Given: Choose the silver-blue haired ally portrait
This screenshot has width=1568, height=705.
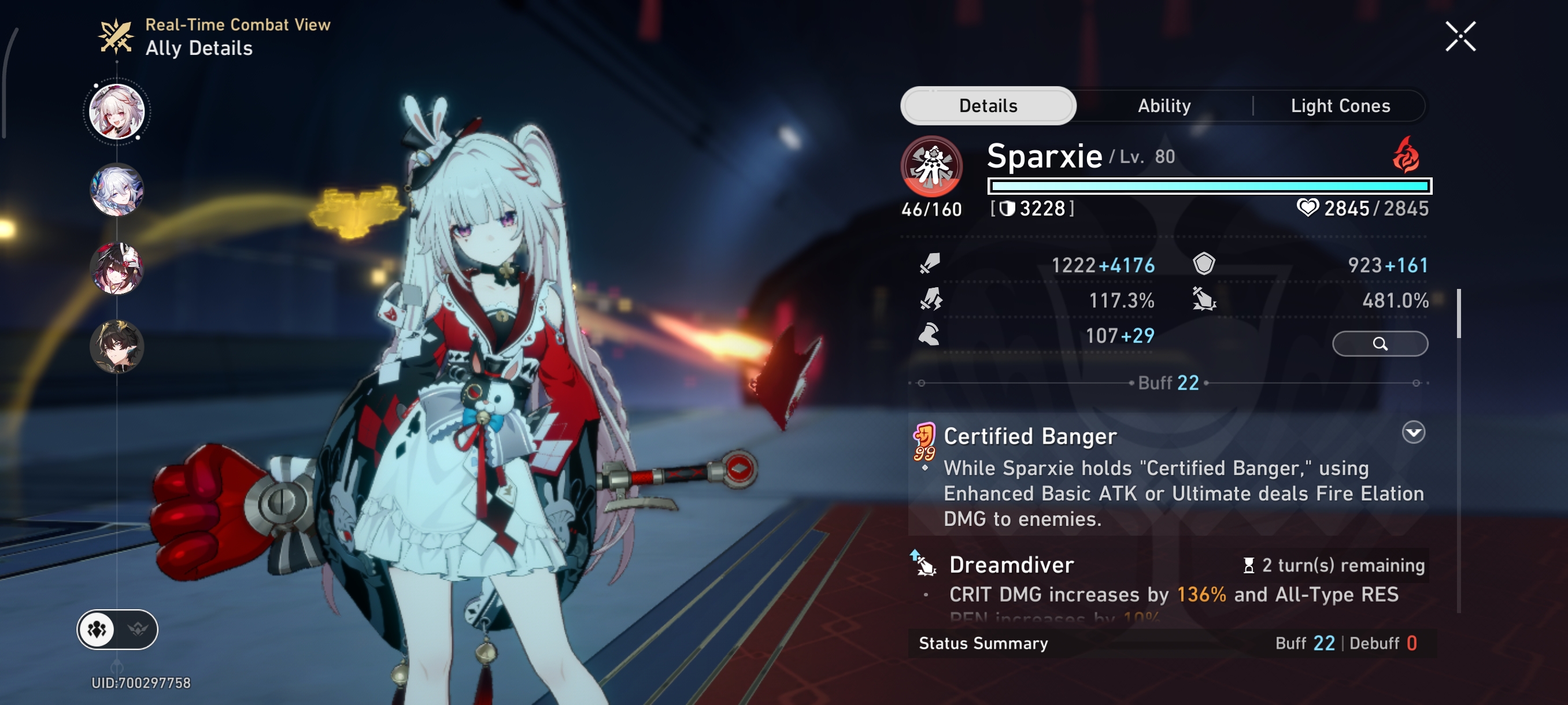Looking at the screenshot, I should pos(117,190).
